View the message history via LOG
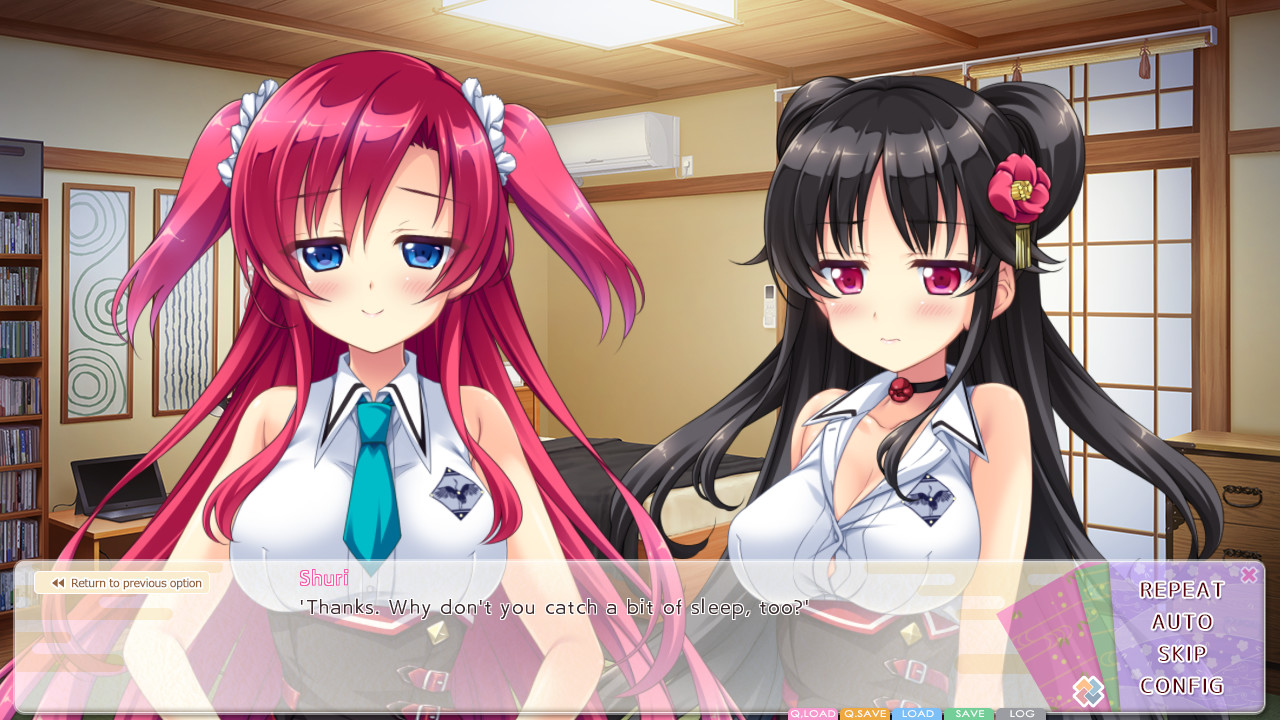 (1021, 713)
